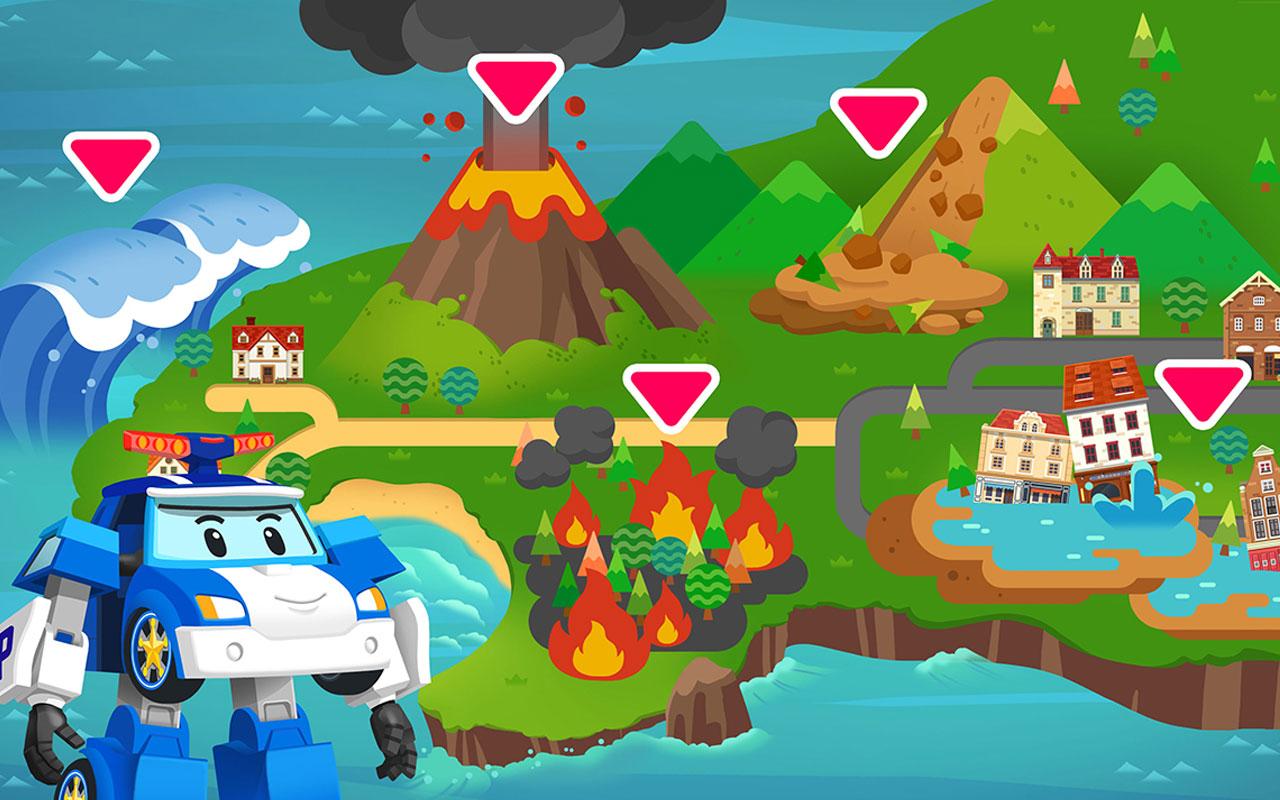This screenshot has width=1280, height=800.
Task: Click the giant curling tsunami wave
Action: point(110,290)
